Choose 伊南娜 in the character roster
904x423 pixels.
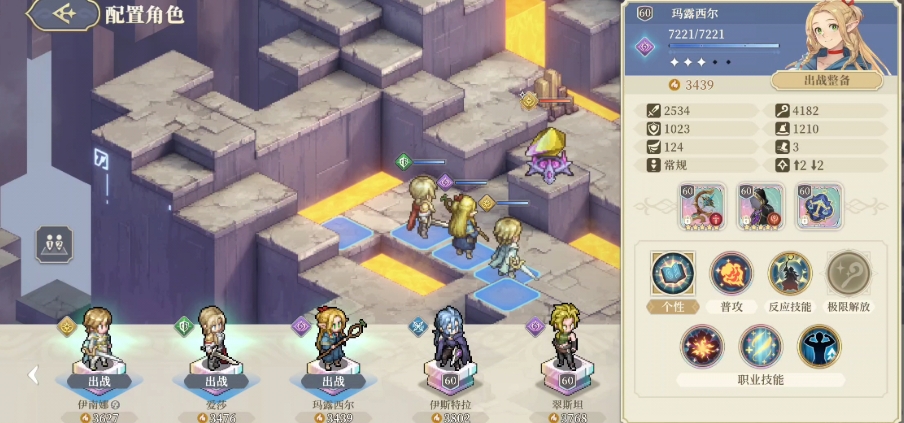[x=98, y=350]
